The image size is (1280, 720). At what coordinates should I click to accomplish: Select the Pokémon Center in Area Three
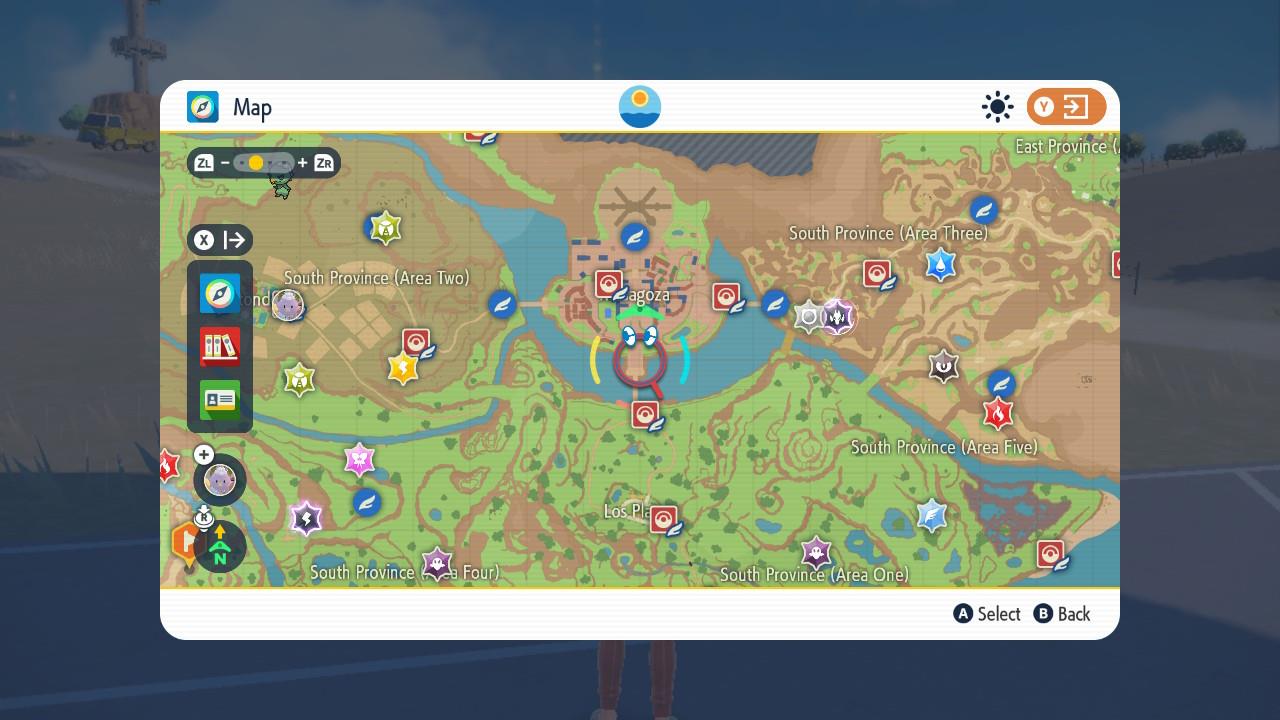877,274
